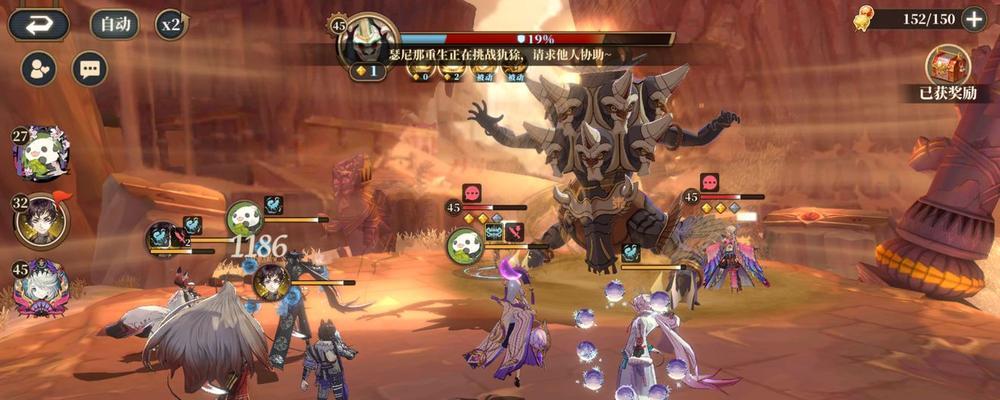The height and width of the screenshot is (400, 1000).
Task: Open the 已获奖励 treasure chest
Action: click(x=950, y=68)
